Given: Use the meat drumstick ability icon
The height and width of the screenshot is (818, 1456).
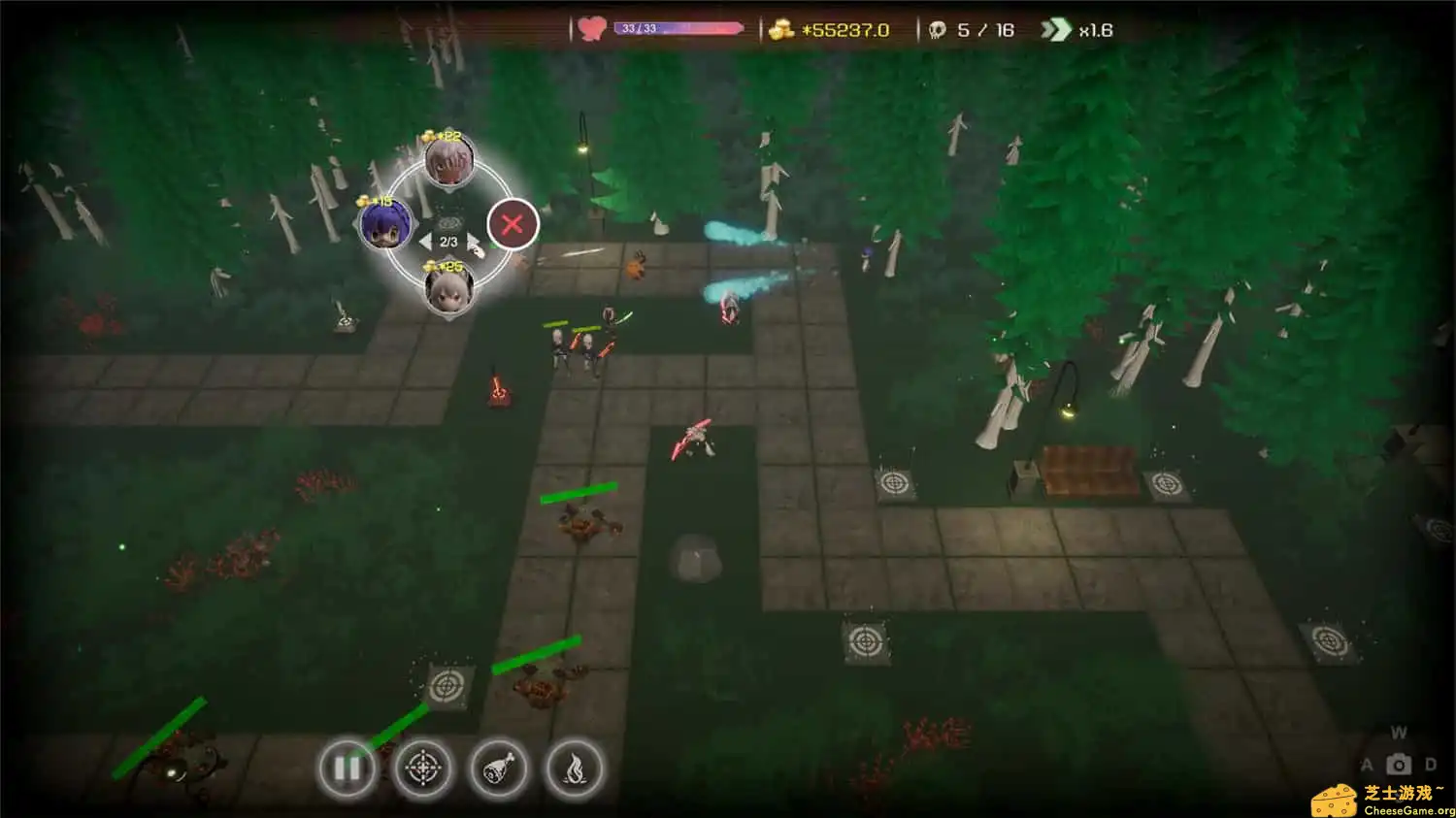Looking at the screenshot, I should tap(499, 768).
